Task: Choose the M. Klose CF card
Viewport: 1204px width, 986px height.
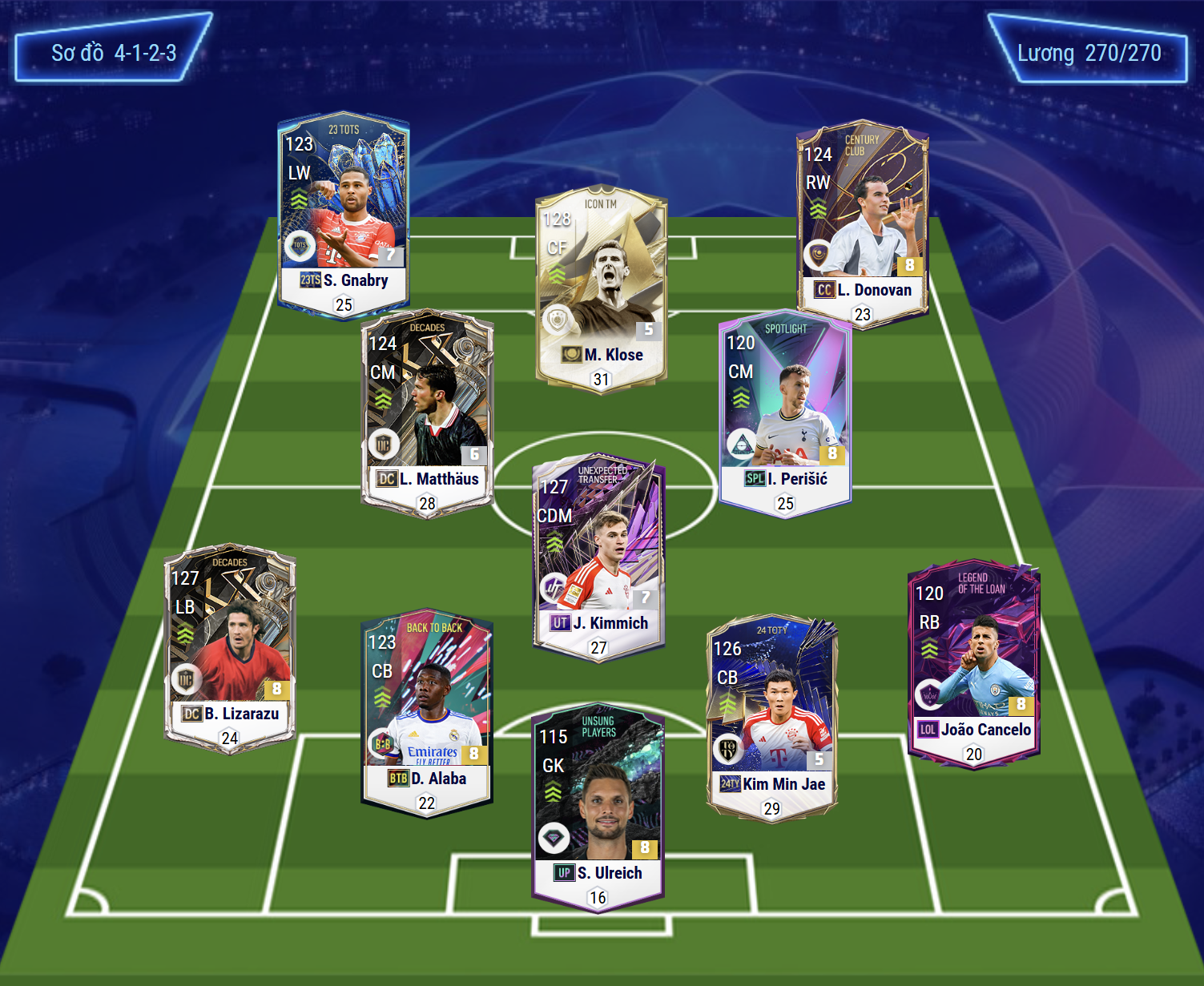Action: [x=601, y=289]
